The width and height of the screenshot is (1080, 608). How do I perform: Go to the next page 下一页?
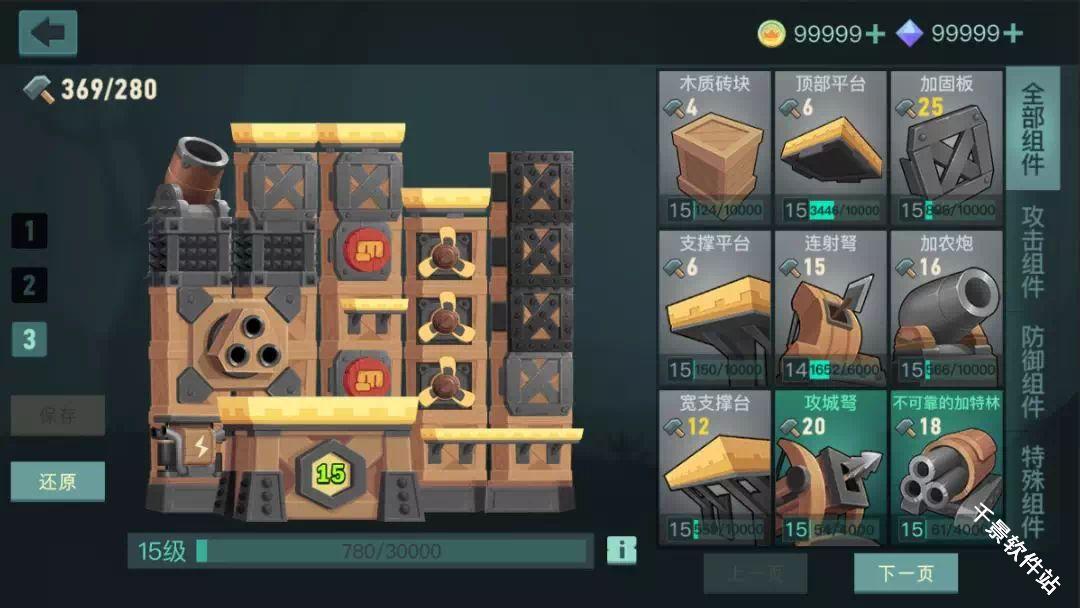click(x=905, y=573)
